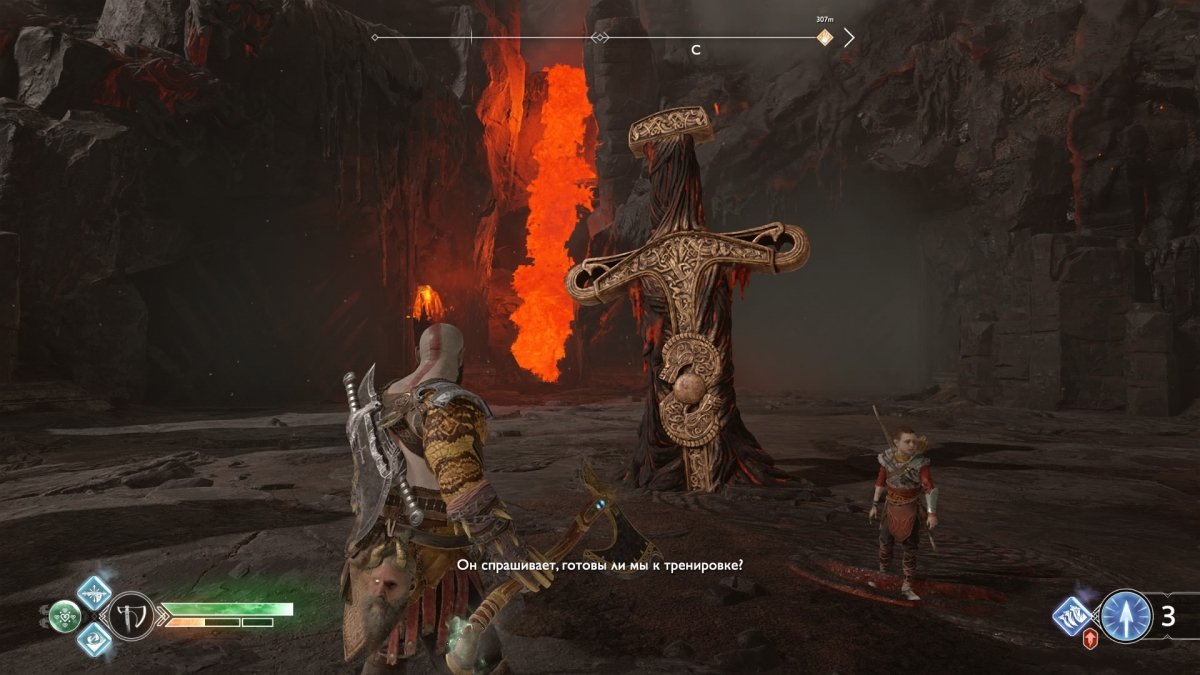Activate the upper blue runic attack diamond
The image size is (1200, 675).
[95, 593]
